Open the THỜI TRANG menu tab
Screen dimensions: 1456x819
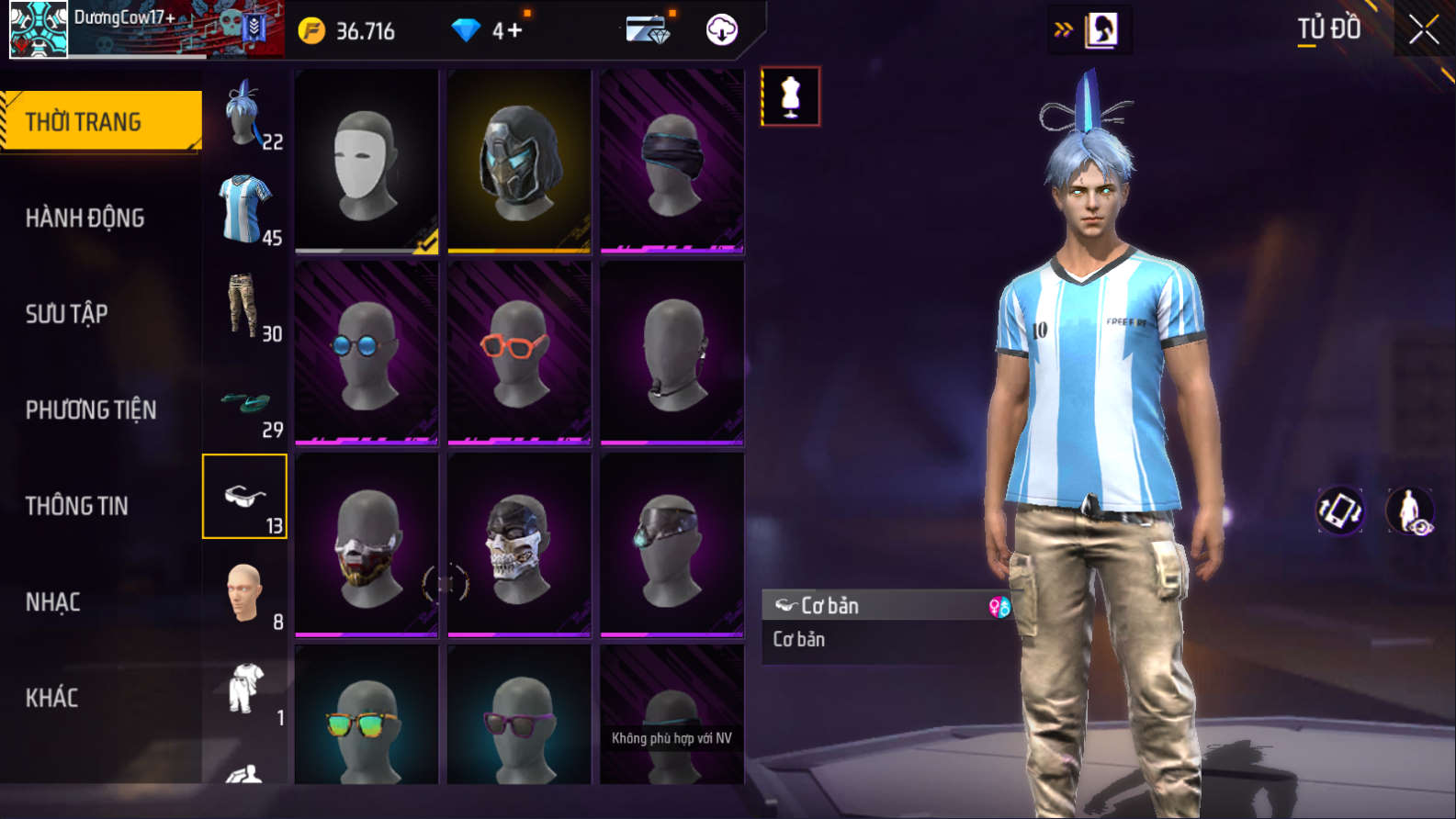click(101, 121)
